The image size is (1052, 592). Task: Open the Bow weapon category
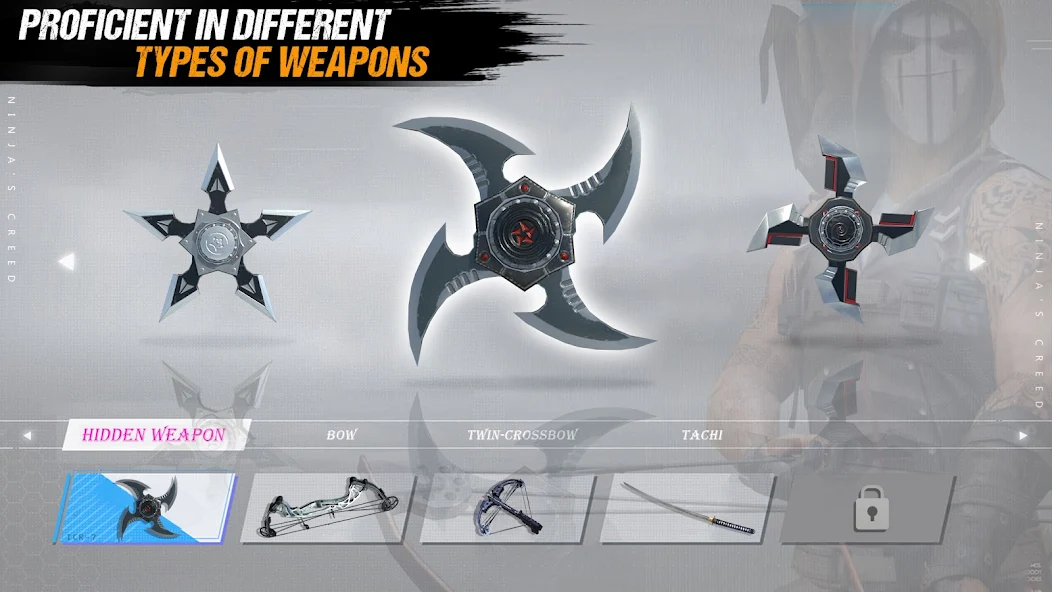(341, 435)
